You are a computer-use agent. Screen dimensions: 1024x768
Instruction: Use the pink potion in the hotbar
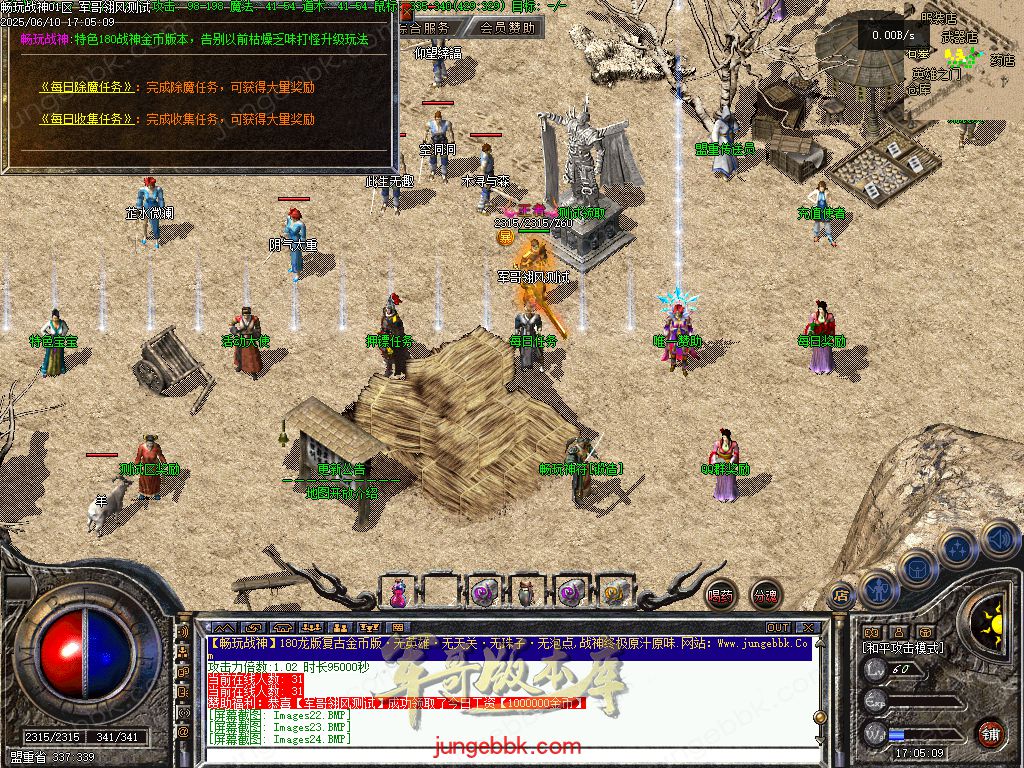tap(399, 592)
